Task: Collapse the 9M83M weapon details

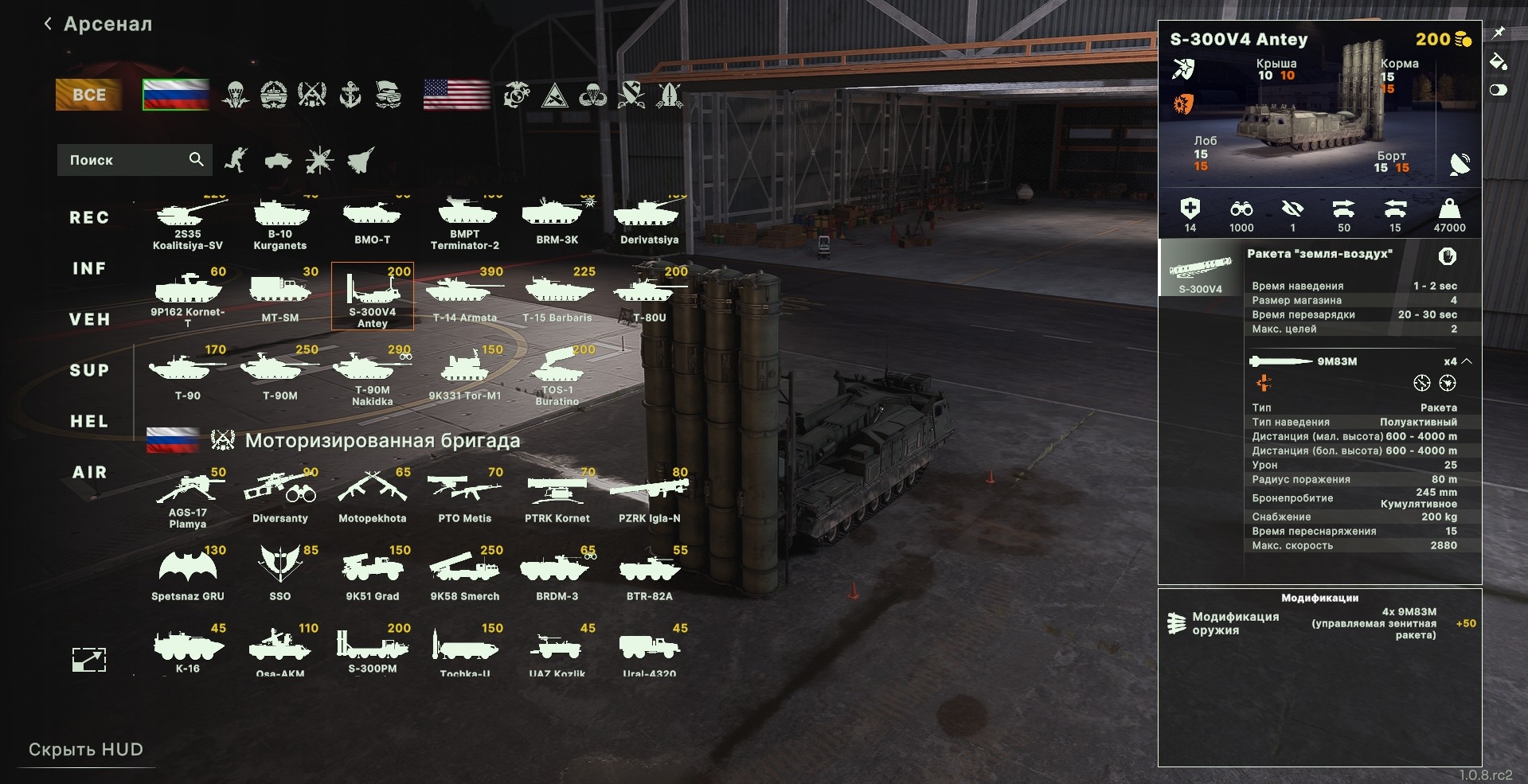Action: tap(1467, 361)
